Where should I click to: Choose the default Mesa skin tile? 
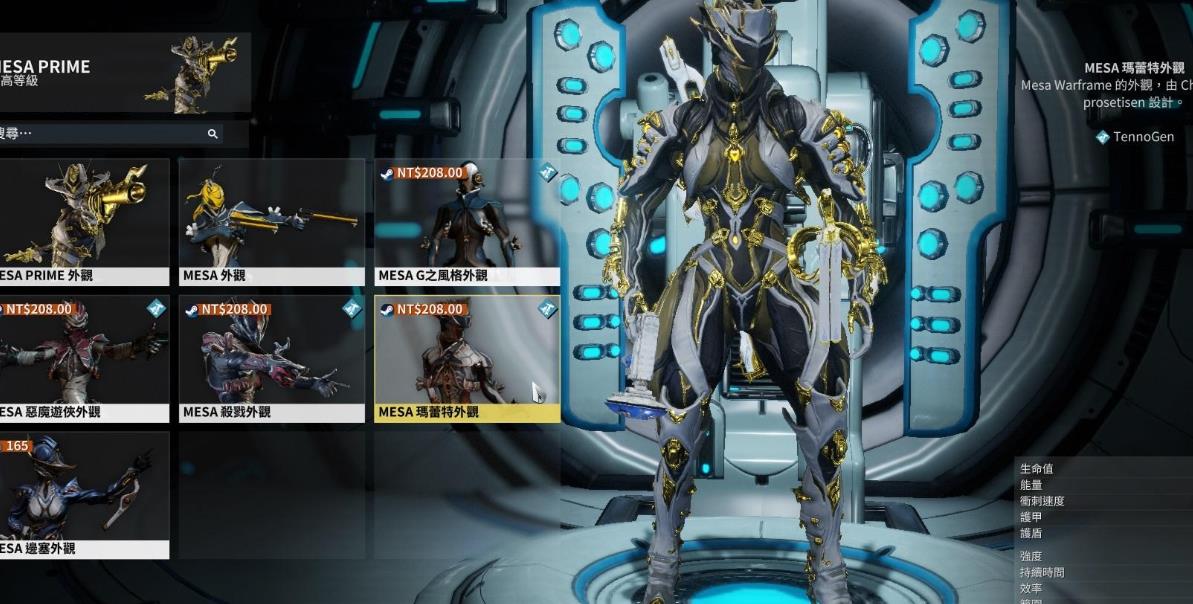271,220
